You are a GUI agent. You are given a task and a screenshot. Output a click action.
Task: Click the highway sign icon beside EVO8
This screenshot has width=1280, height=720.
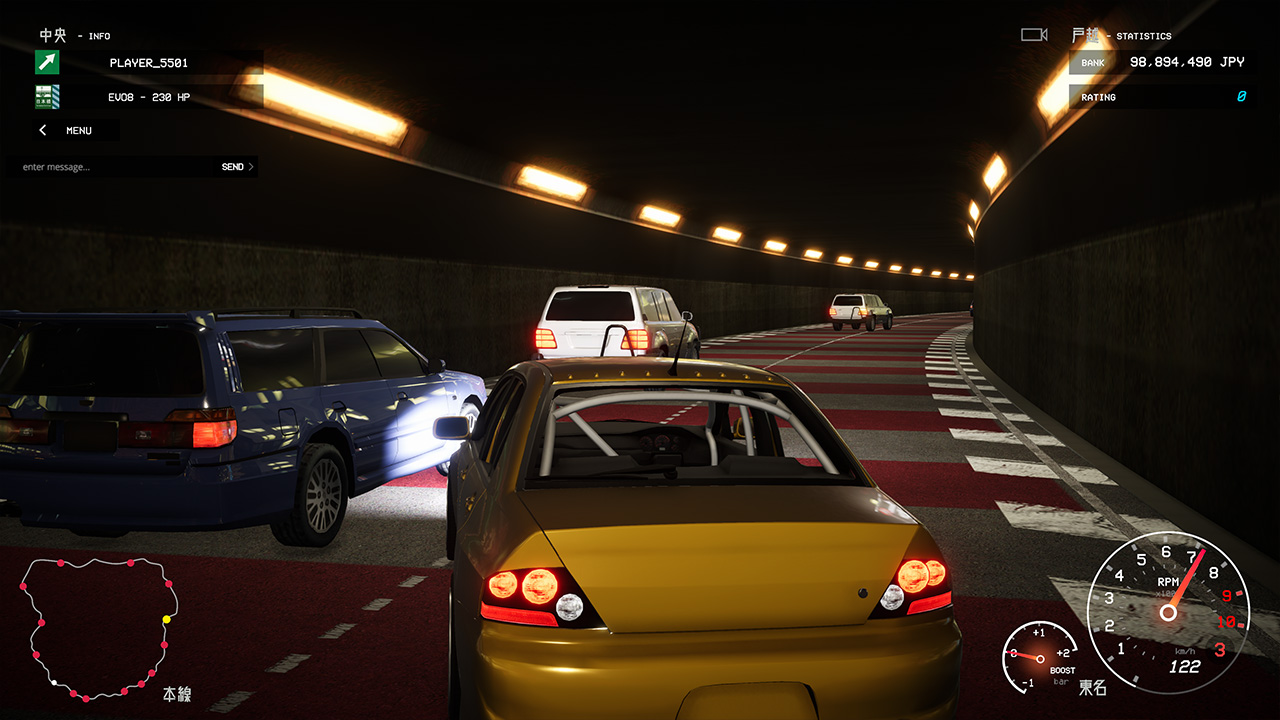(45, 96)
